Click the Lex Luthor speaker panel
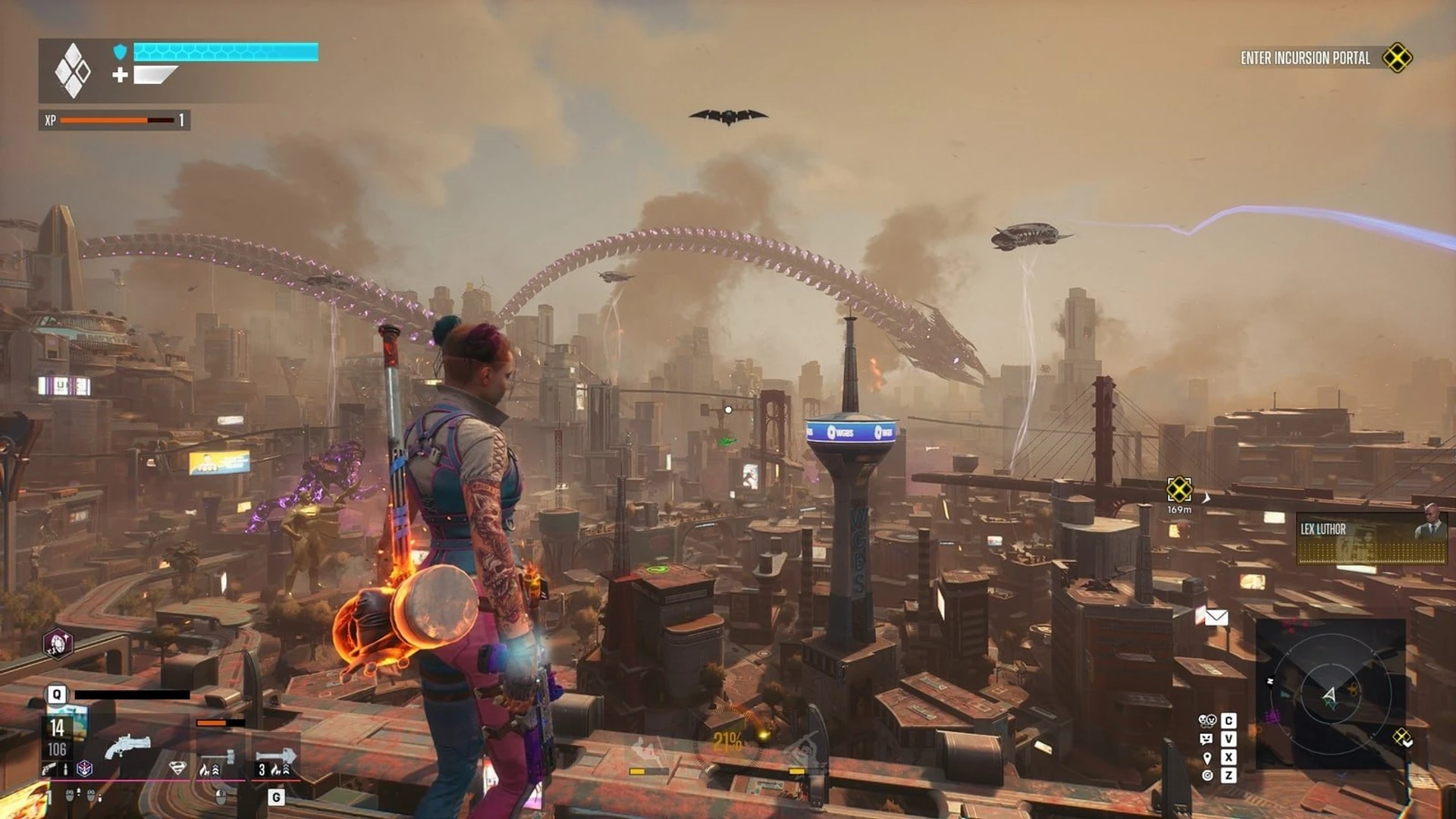Viewport: 1456px width, 819px height. [x=1371, y=538]
